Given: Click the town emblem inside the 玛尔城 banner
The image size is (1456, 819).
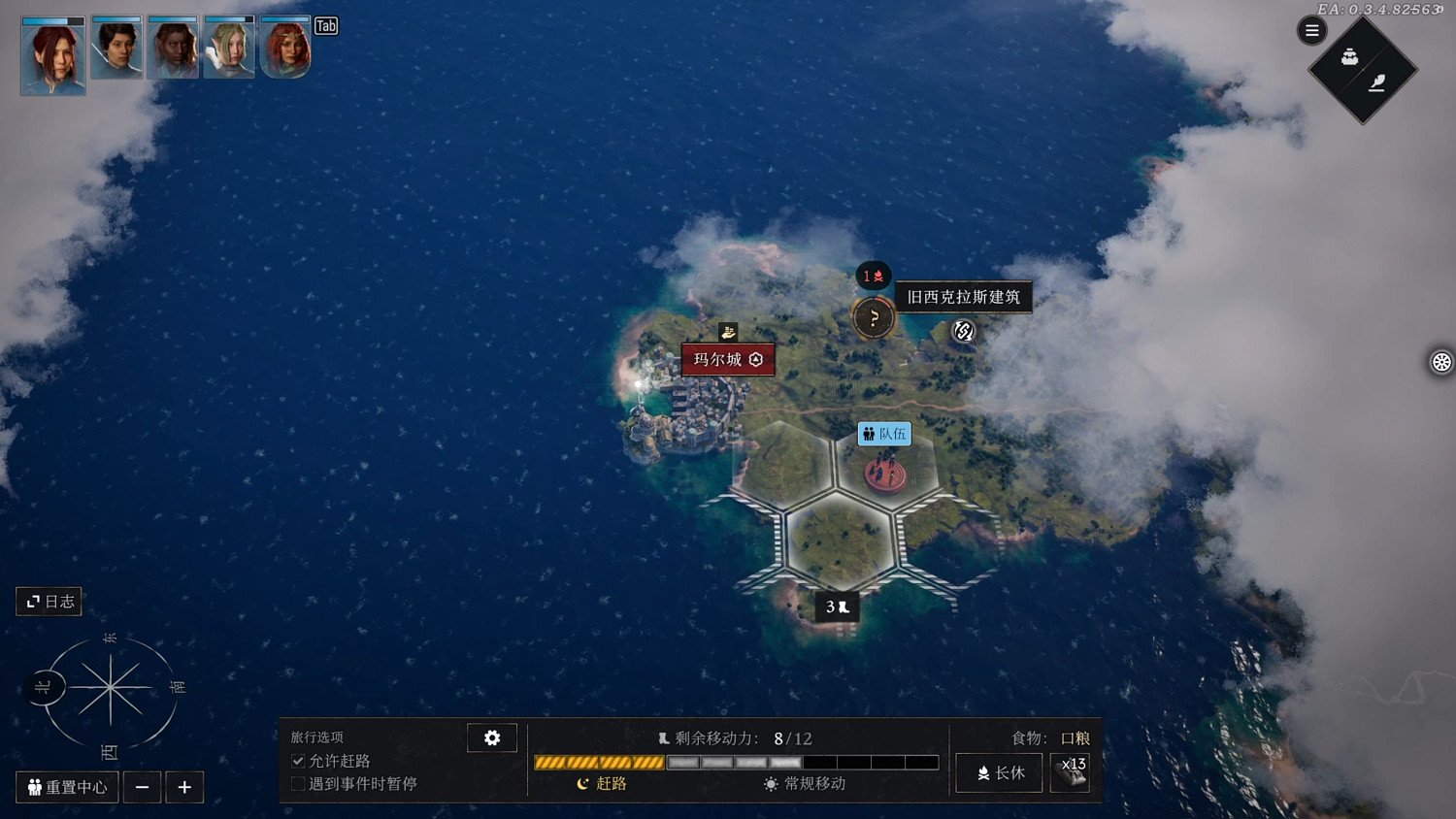Looking at the screenshot, I should click(x=754, y=359).
